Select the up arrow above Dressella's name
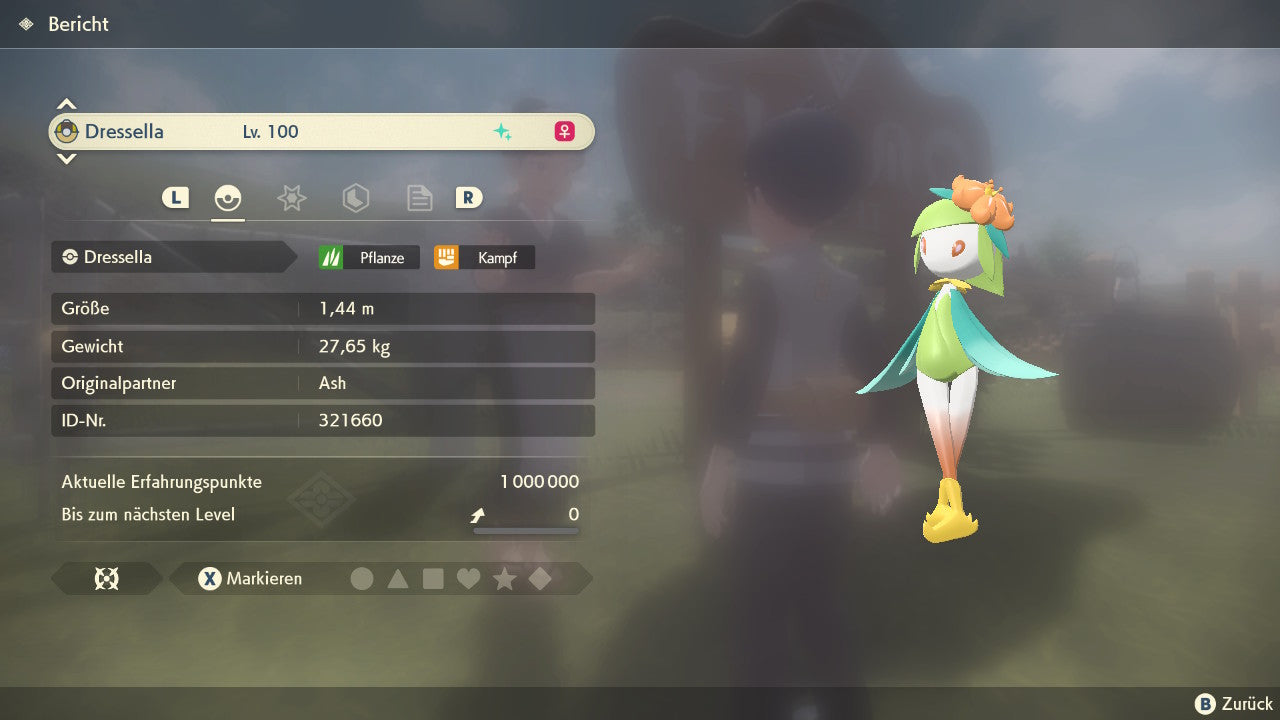This screenshot has width=1280, height=720. 66,104
